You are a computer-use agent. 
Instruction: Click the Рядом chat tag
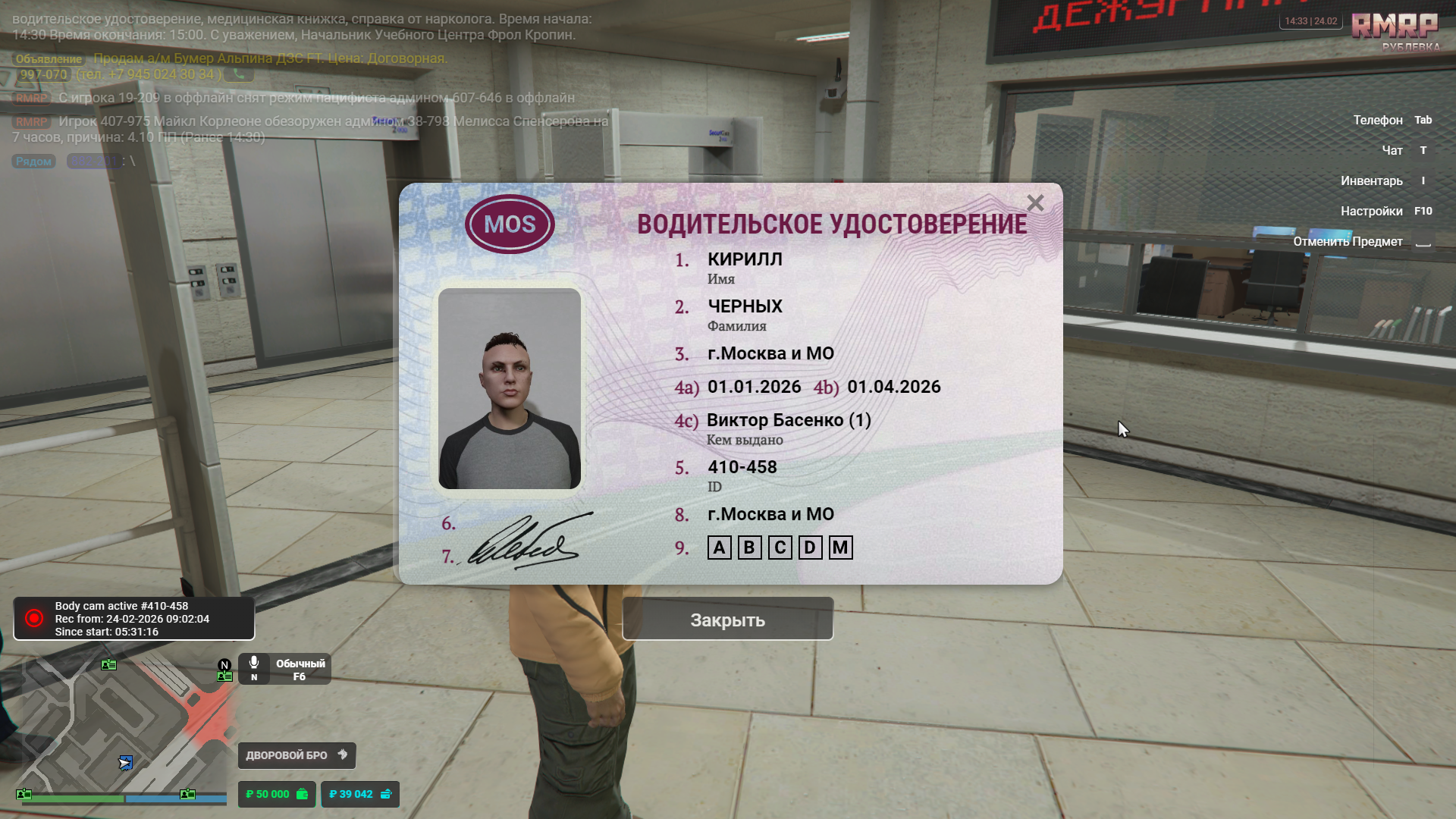coord(34,162)
